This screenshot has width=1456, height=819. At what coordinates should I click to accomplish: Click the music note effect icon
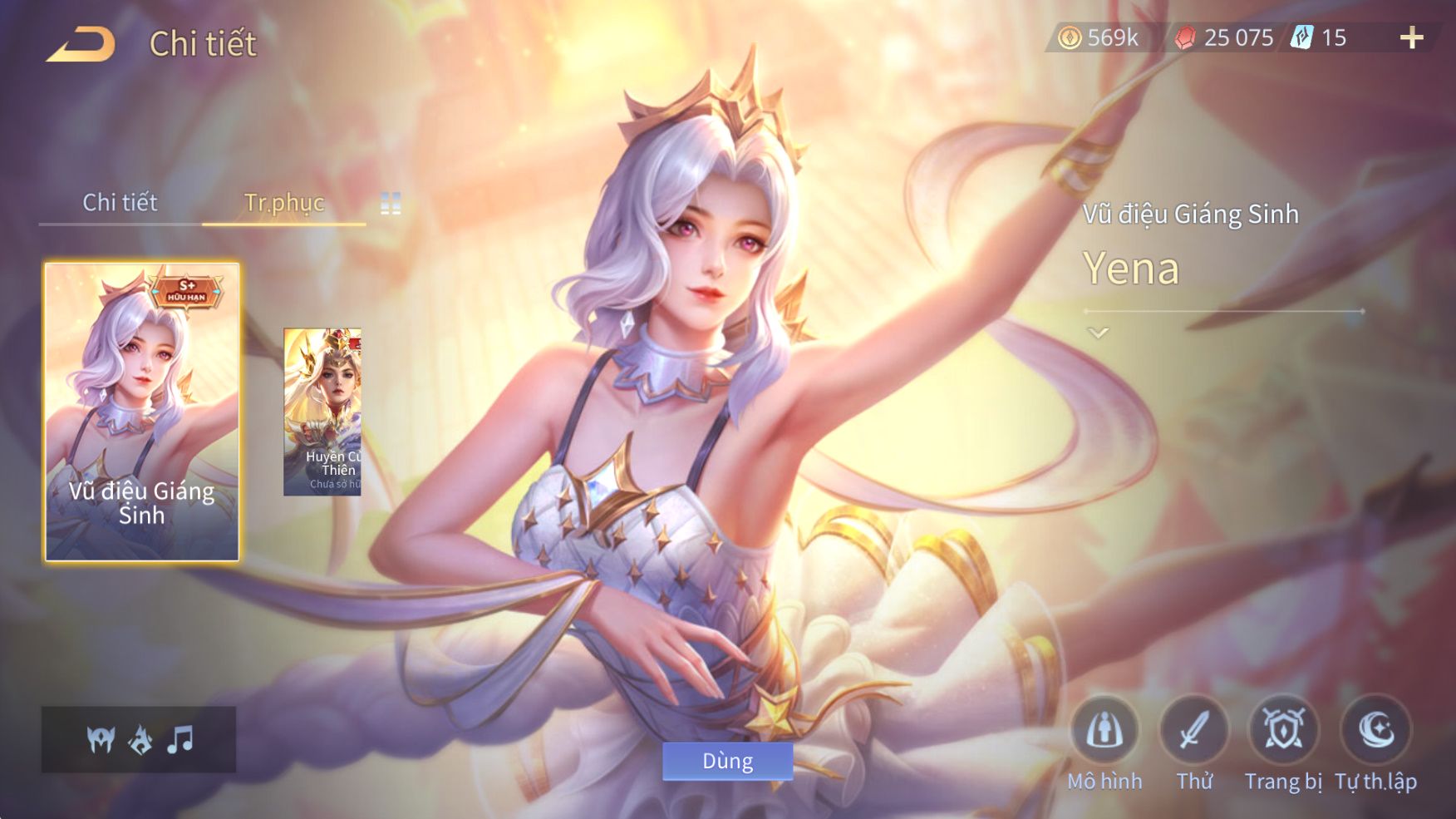coord(180,738)
